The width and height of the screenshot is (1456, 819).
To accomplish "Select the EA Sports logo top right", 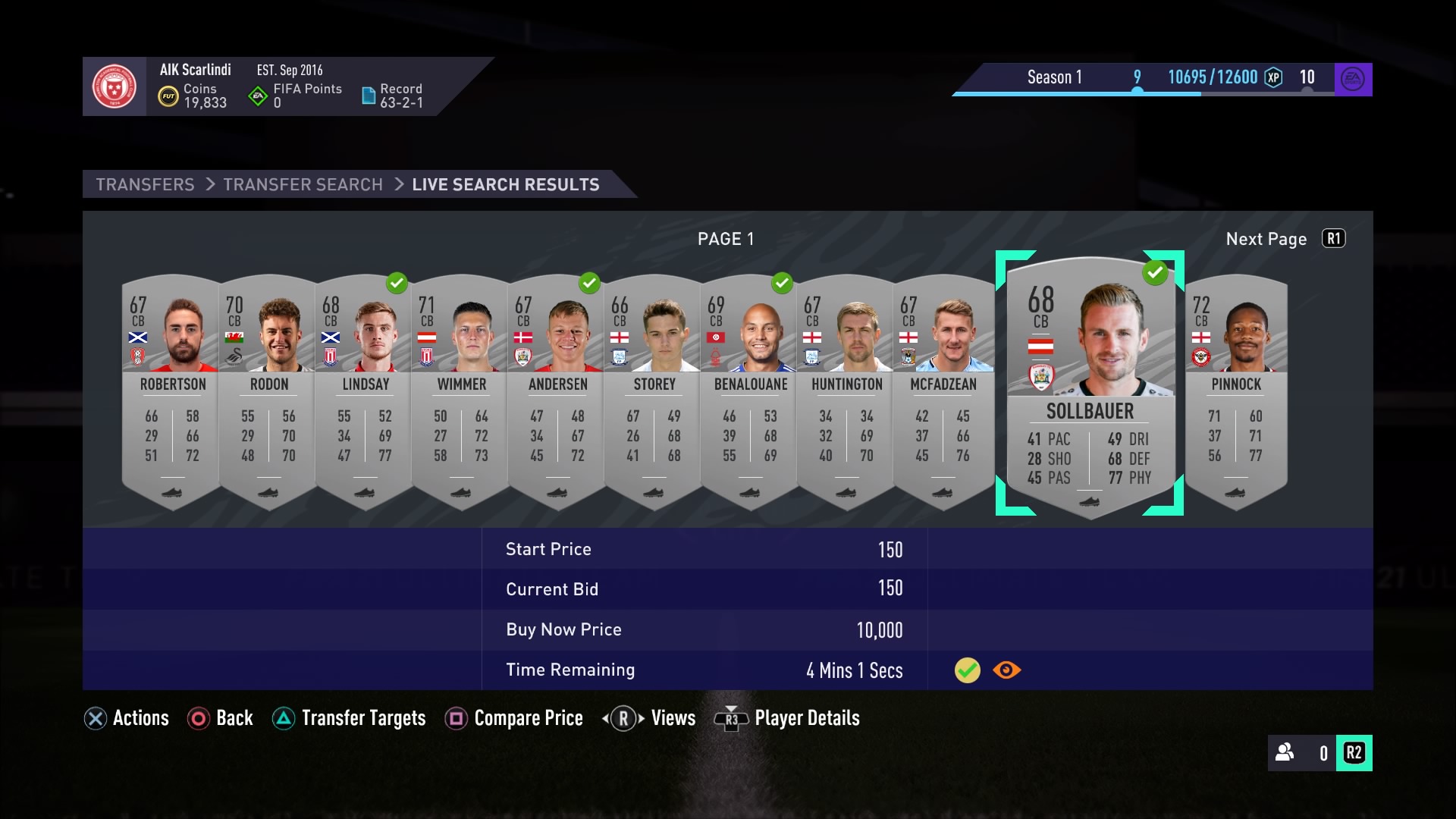I will click(x=1354, y=79).
